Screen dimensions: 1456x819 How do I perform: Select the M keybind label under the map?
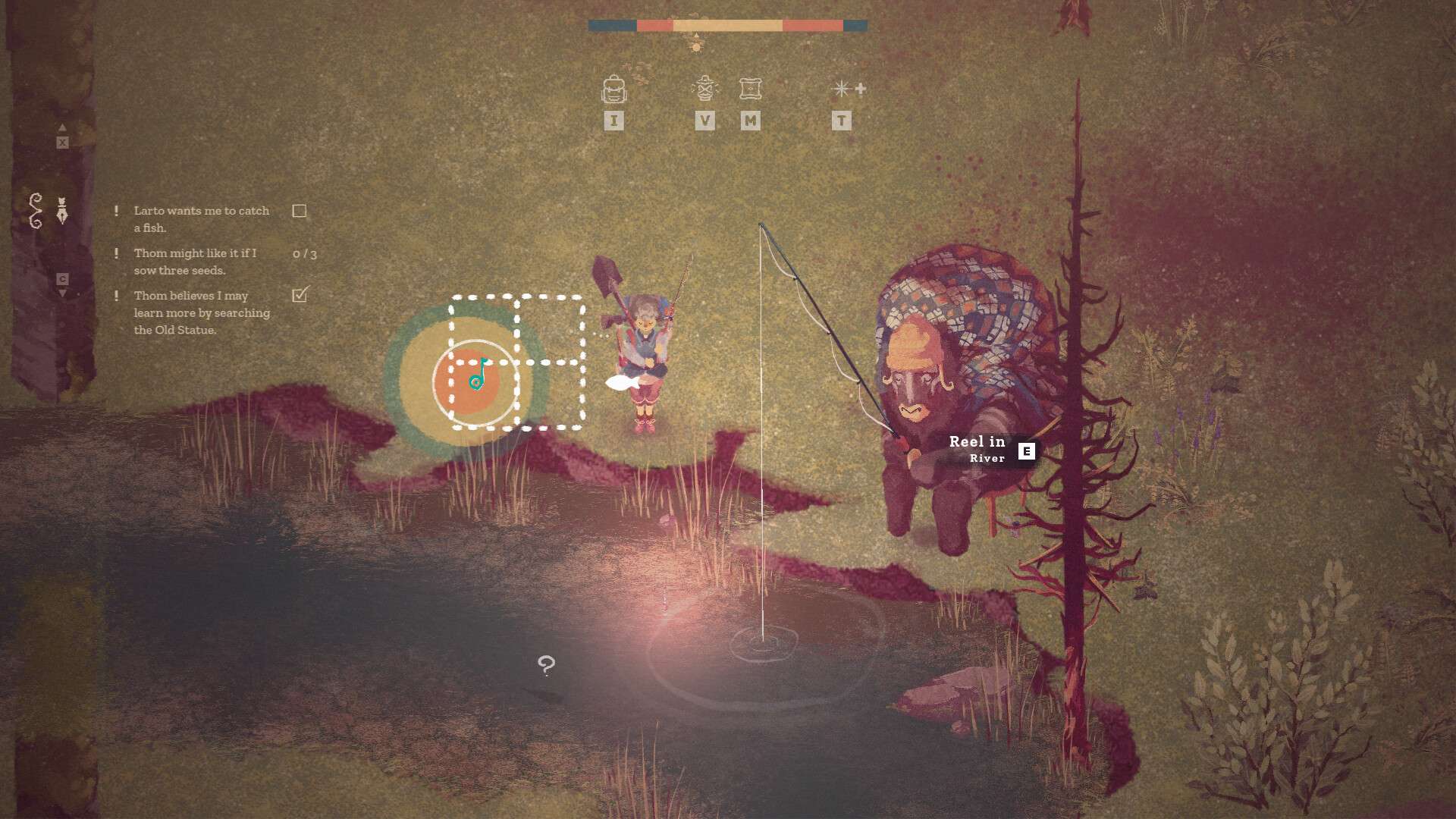click(750, 120)
